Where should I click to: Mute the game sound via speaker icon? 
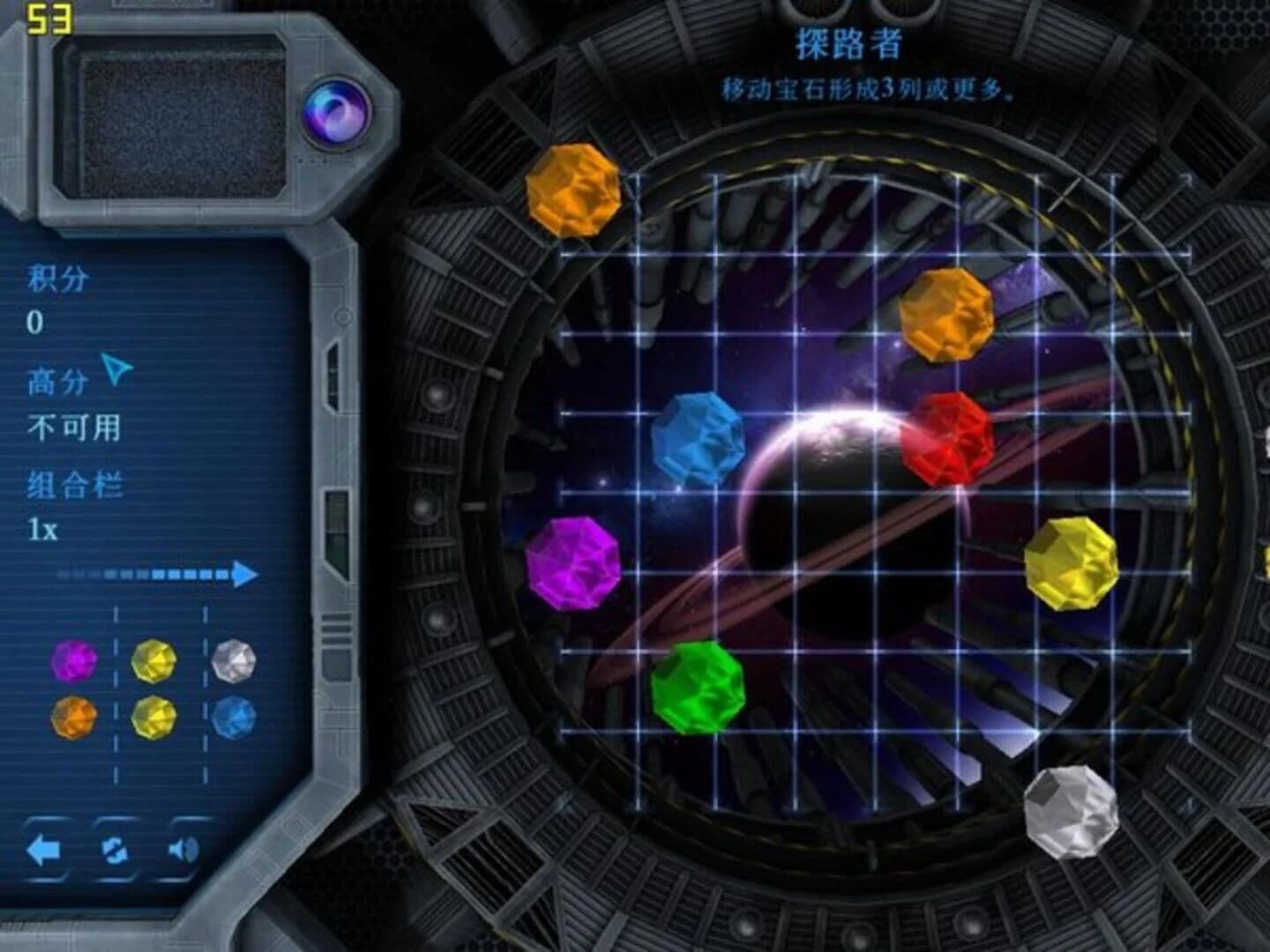click(x=183, y=851)
